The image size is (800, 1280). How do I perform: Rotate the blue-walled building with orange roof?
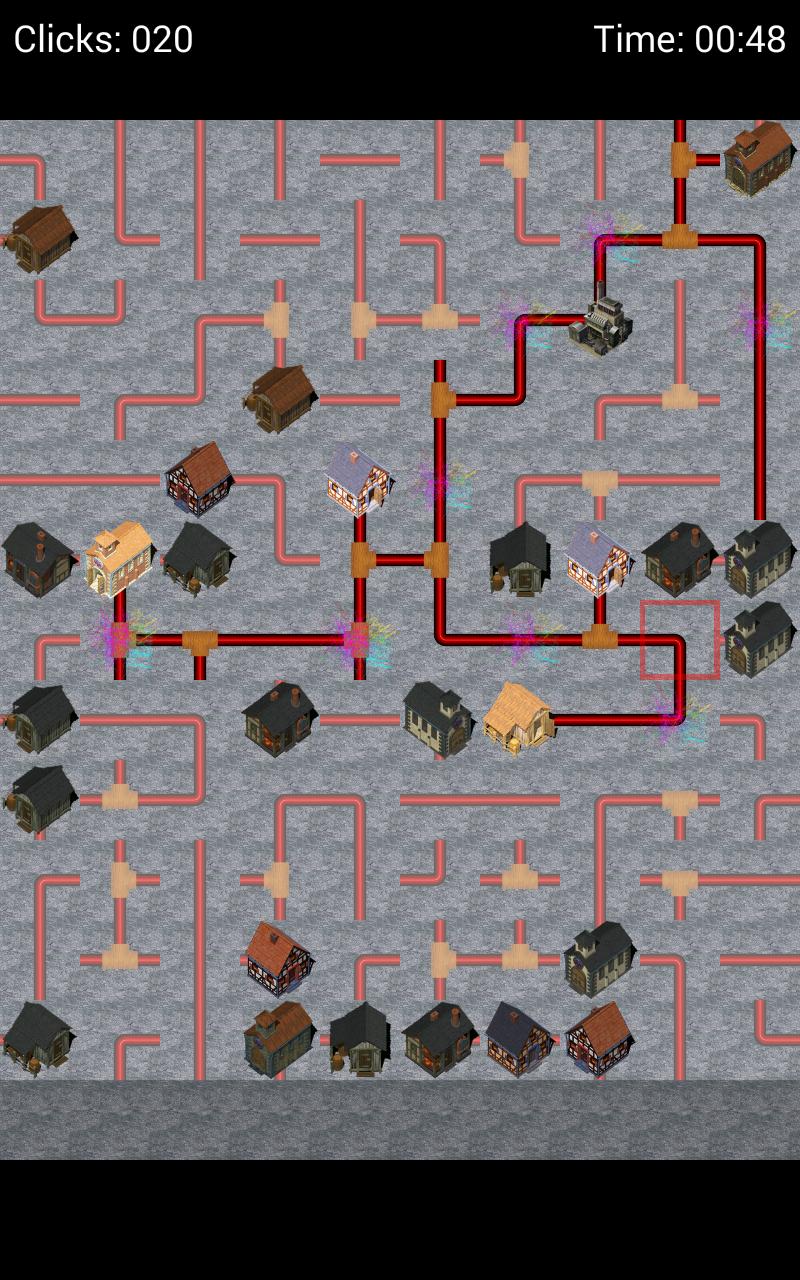279,1039
